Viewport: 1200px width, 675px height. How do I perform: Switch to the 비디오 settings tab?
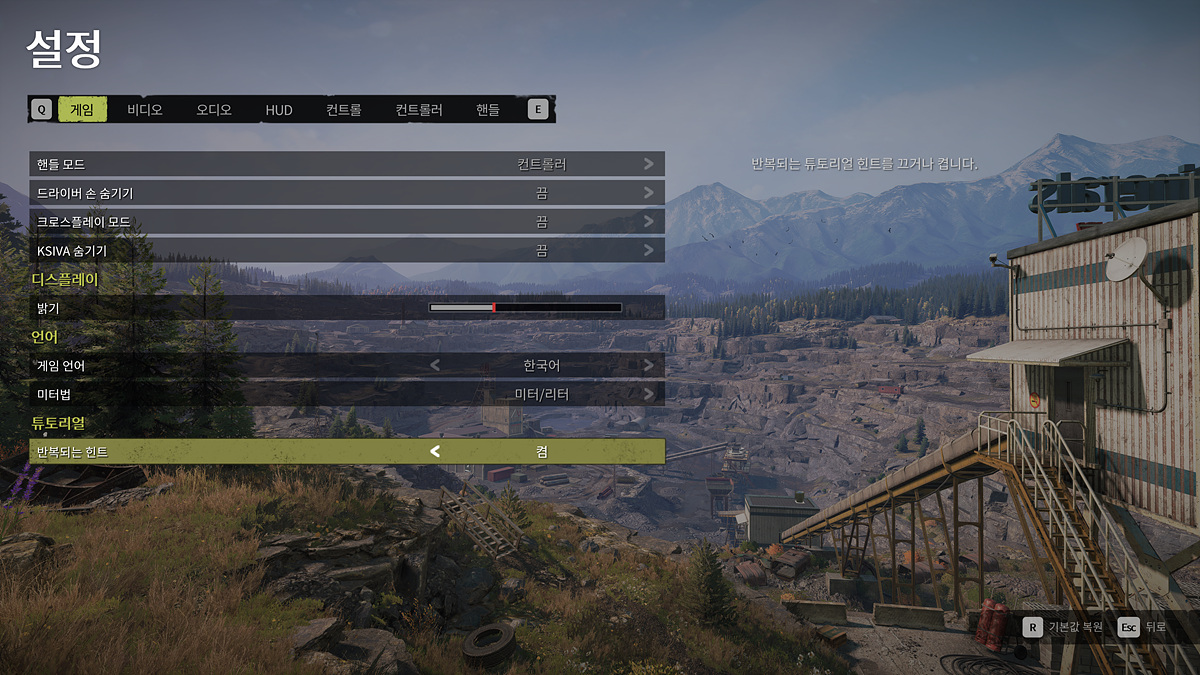click(x=145, y=110)
